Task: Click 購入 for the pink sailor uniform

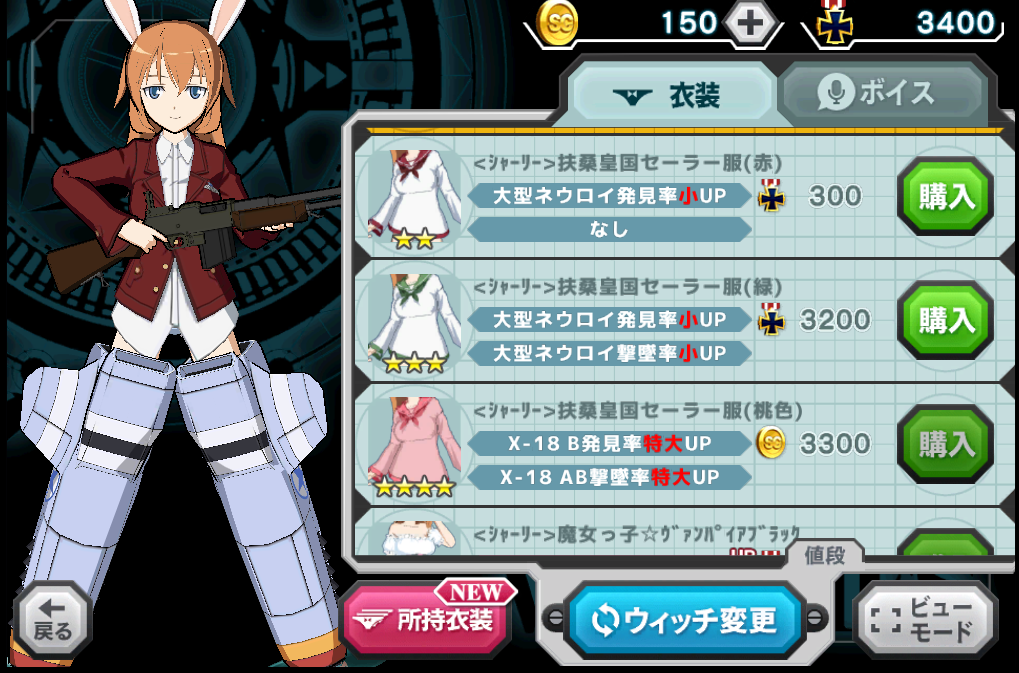Action: click(x=945, y=444)
